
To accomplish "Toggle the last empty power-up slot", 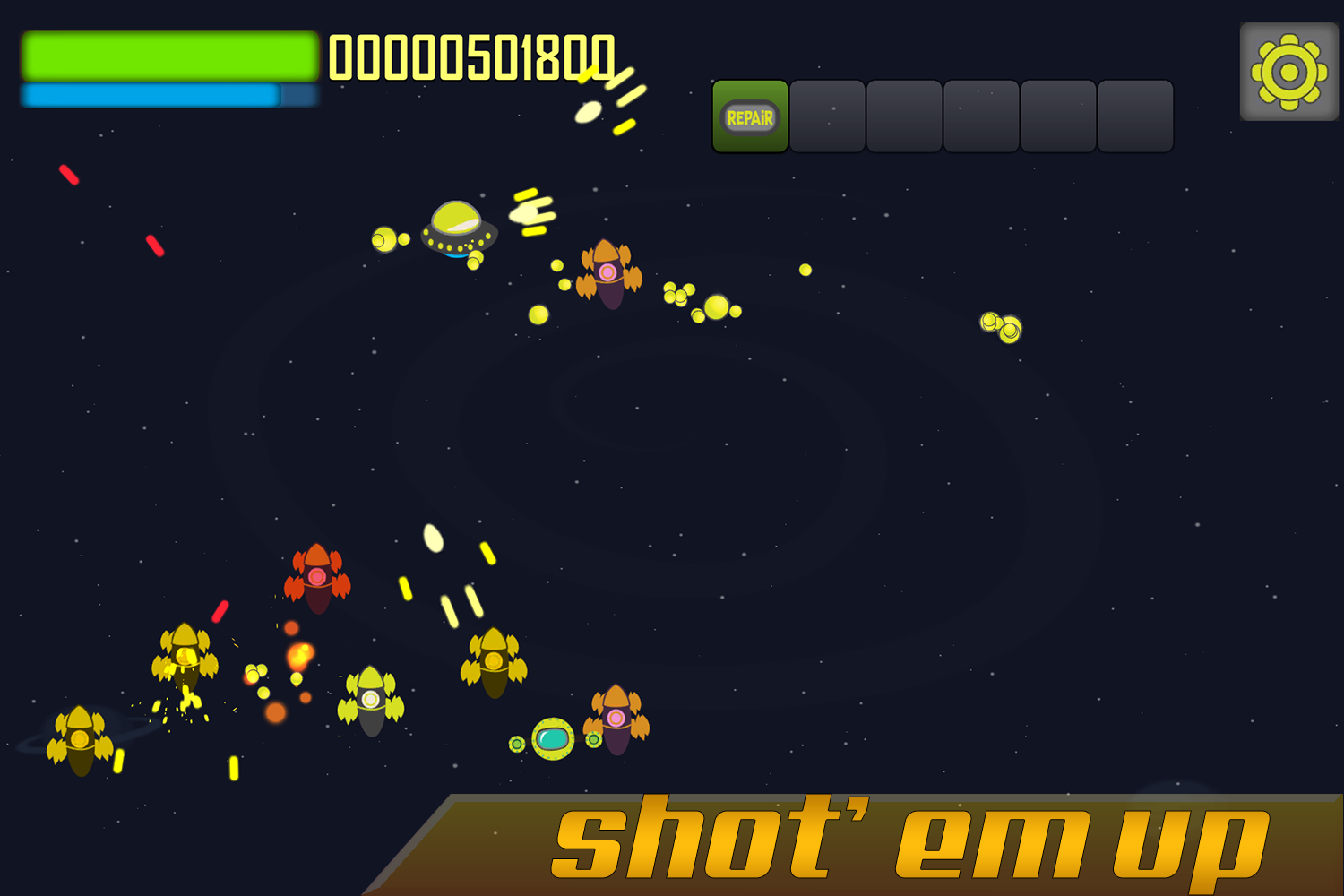I will pyautogui.click(x=1133, y=116).
